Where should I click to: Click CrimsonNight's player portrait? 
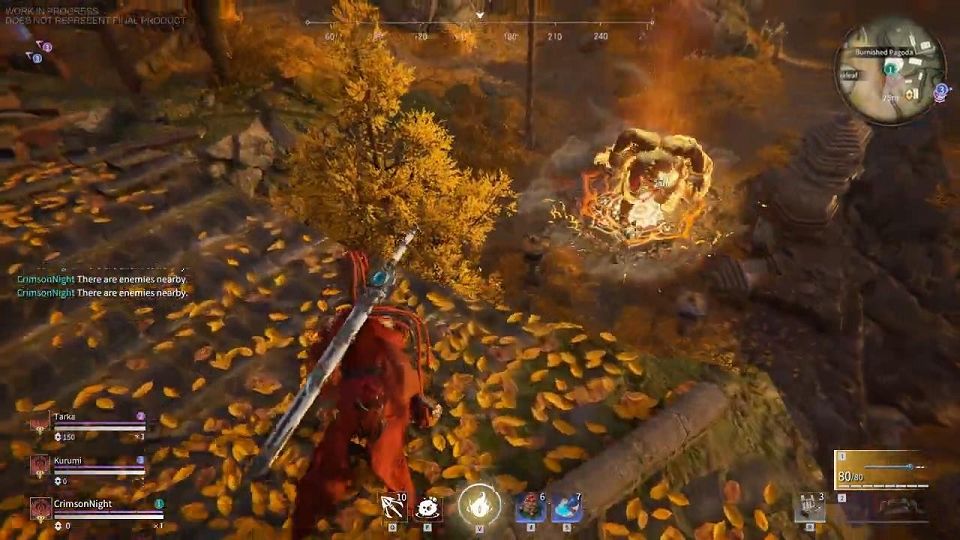(40, 508)
